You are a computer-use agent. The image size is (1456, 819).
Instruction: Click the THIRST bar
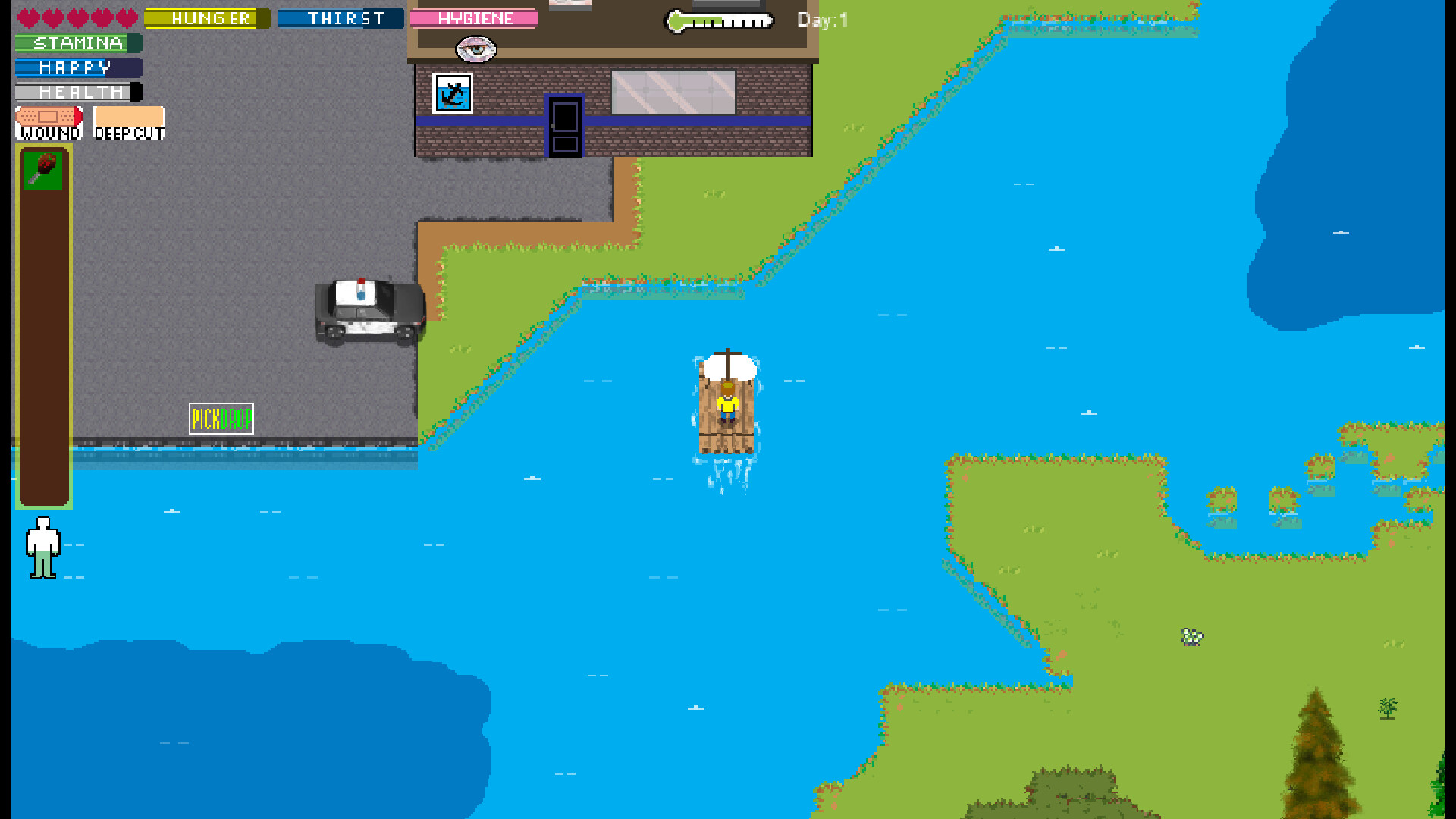[x=341, y=18]
